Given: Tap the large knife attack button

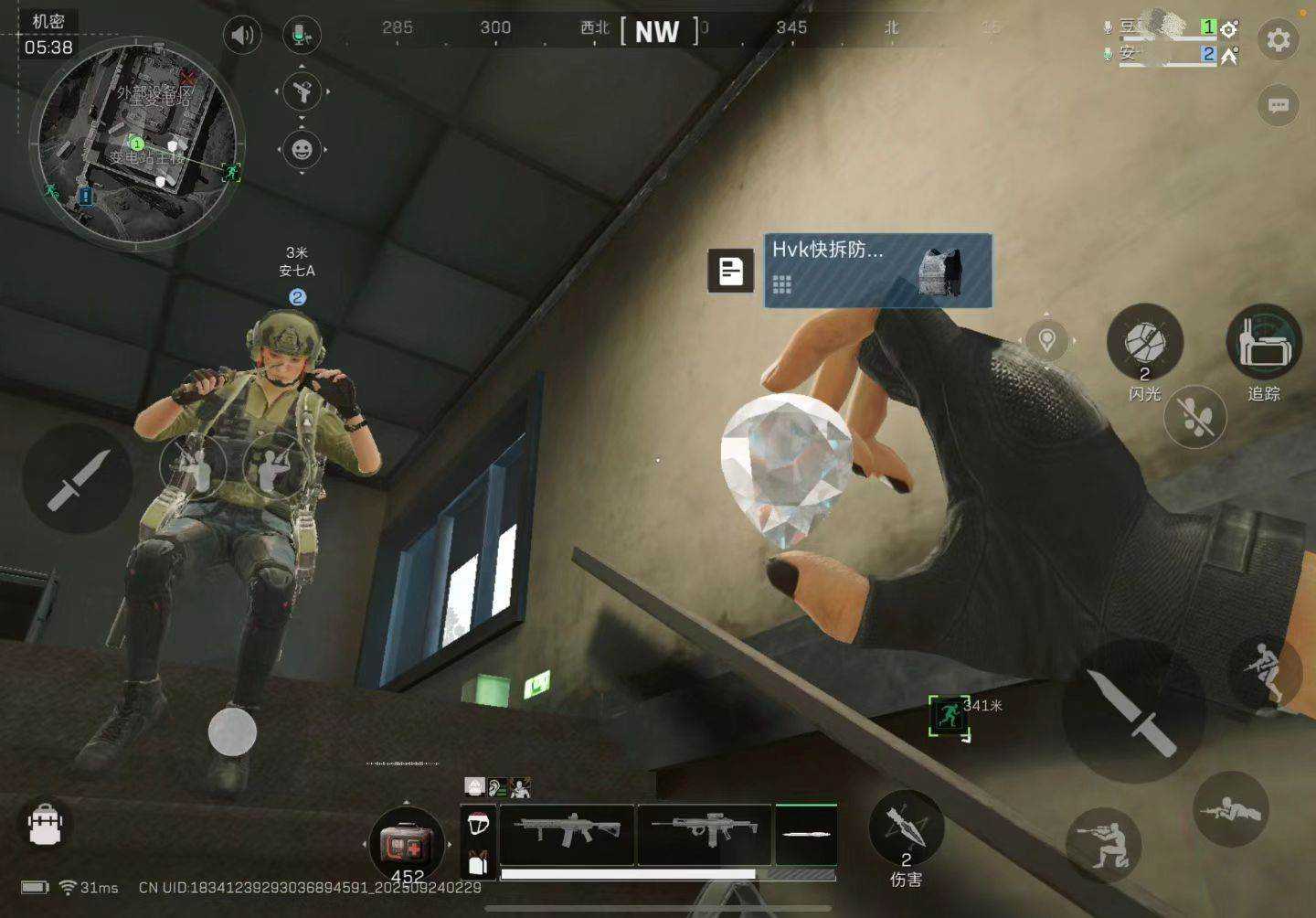Looking at the screenshot, I should click(1133, 711).
